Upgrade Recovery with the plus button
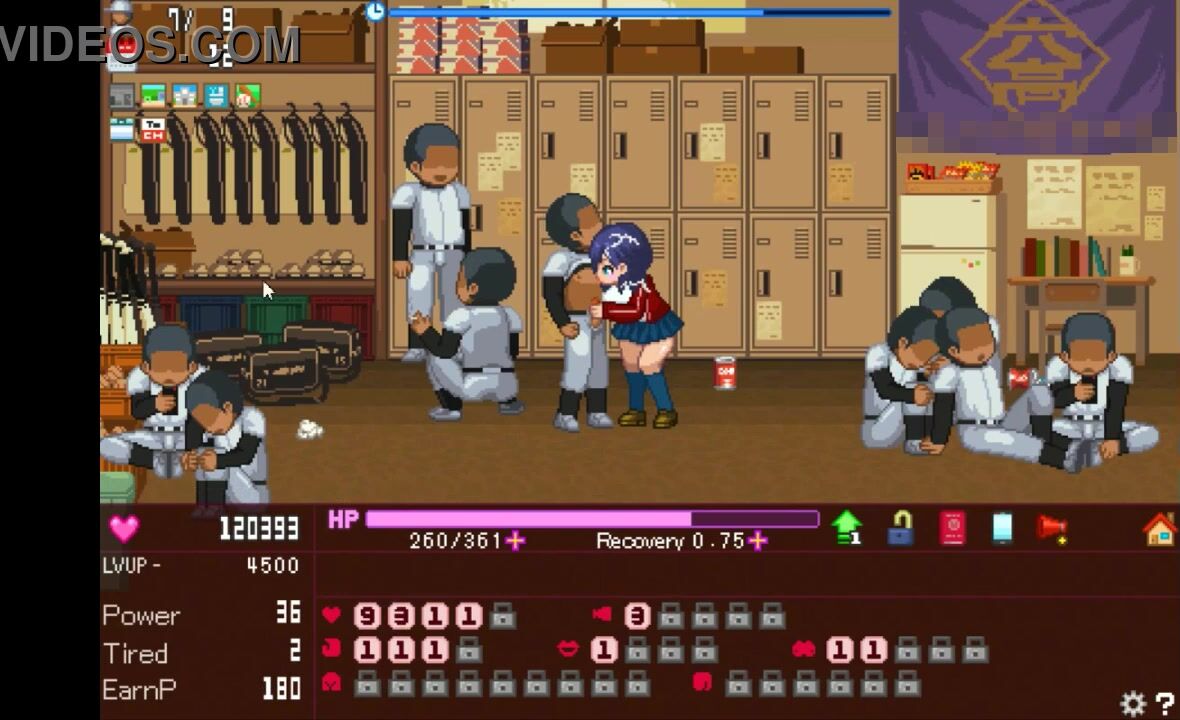Viewport: 1180px width, 720px height. (758, 541)
